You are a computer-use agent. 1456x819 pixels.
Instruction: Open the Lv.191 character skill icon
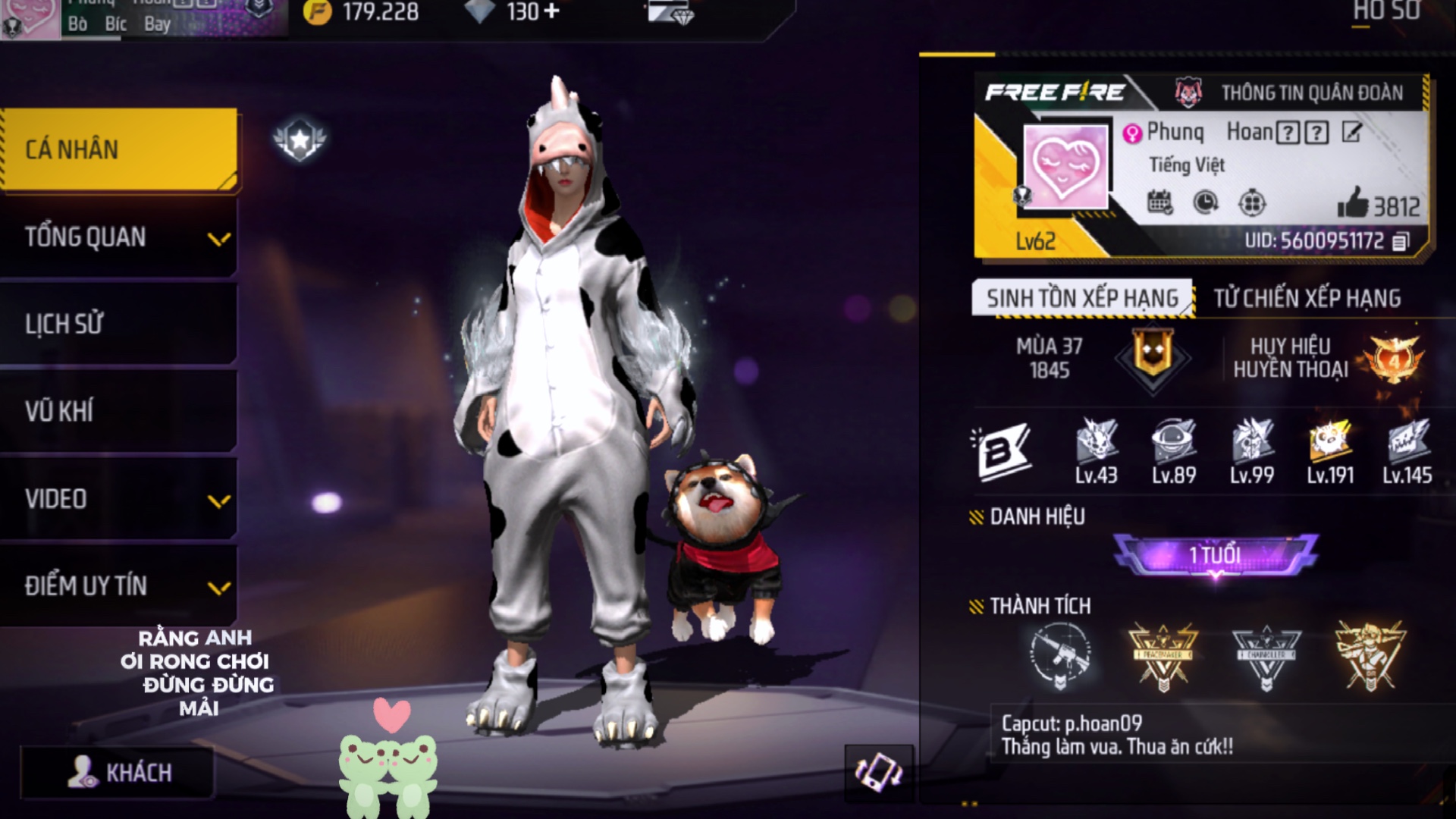pyautogui.click(x=1329, y=442)
